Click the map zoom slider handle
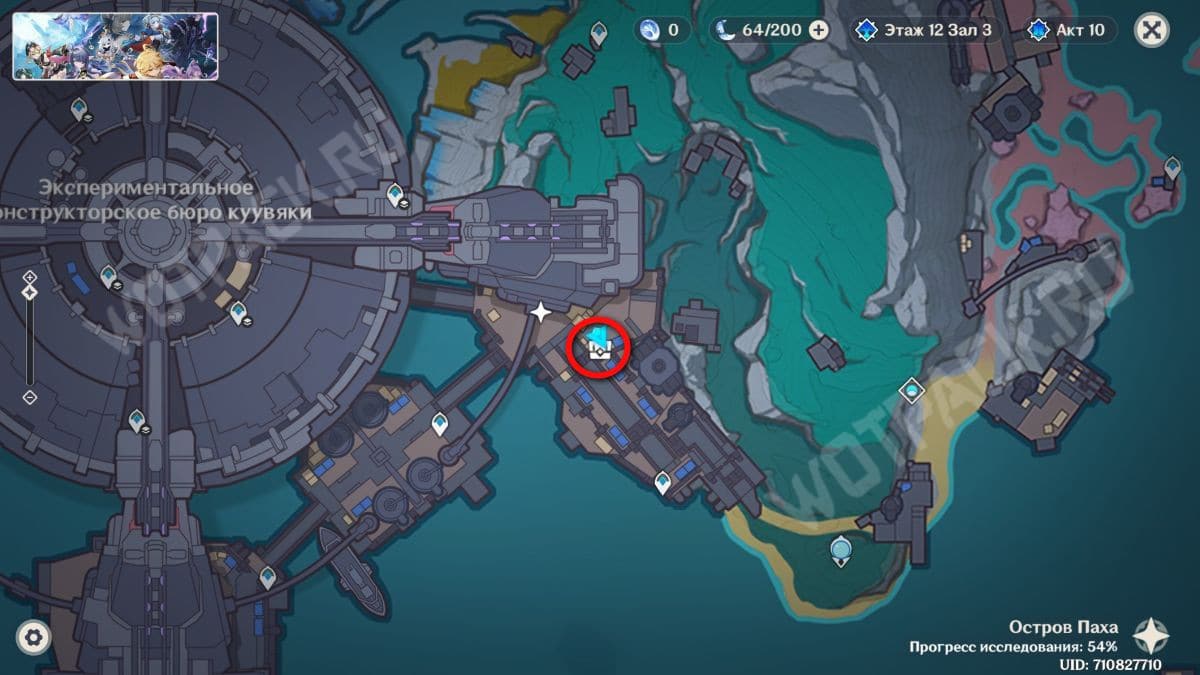 click(x=30, y=292)
